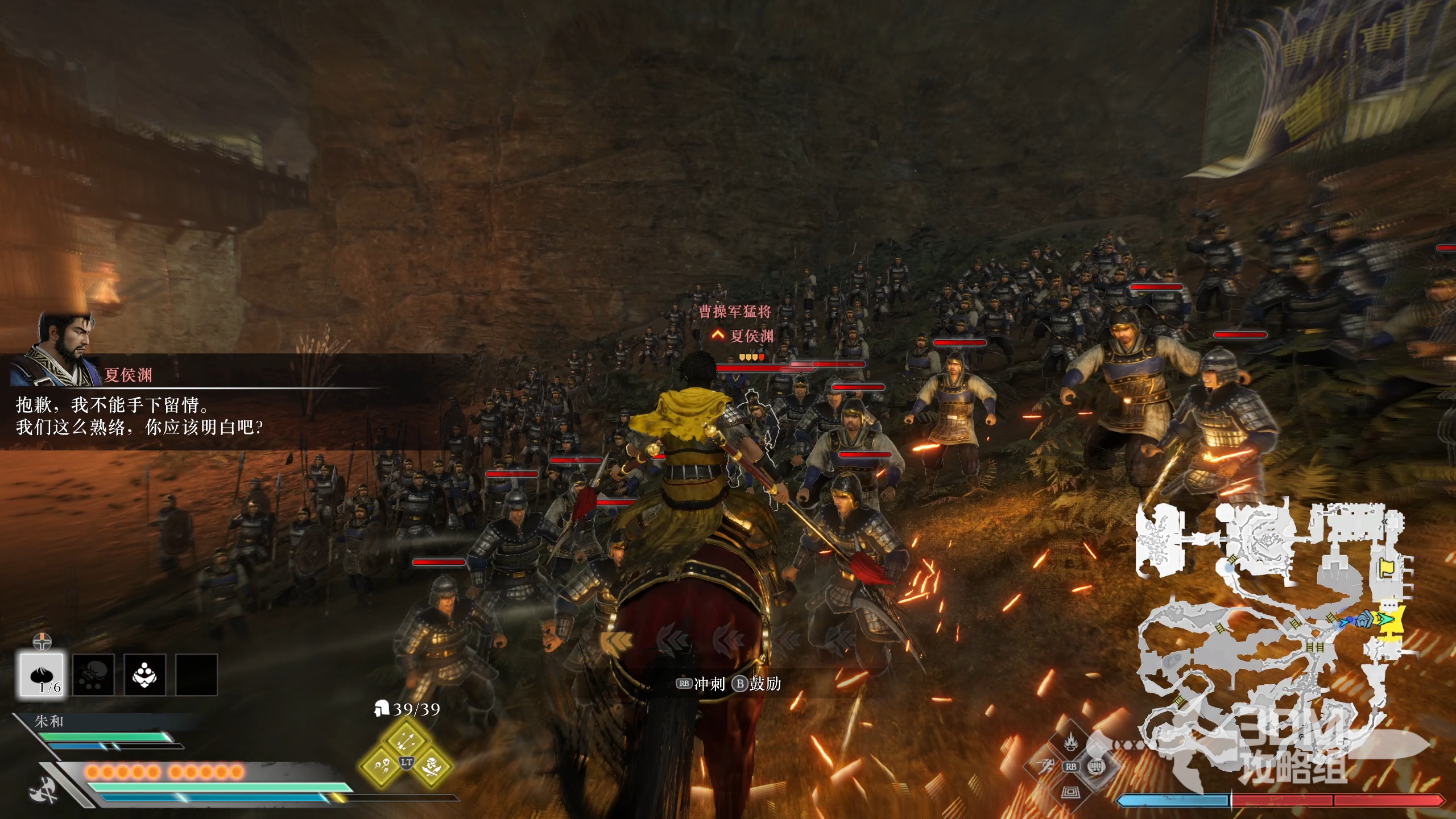Click the crossed axes weapon icon

coord(44,791)
